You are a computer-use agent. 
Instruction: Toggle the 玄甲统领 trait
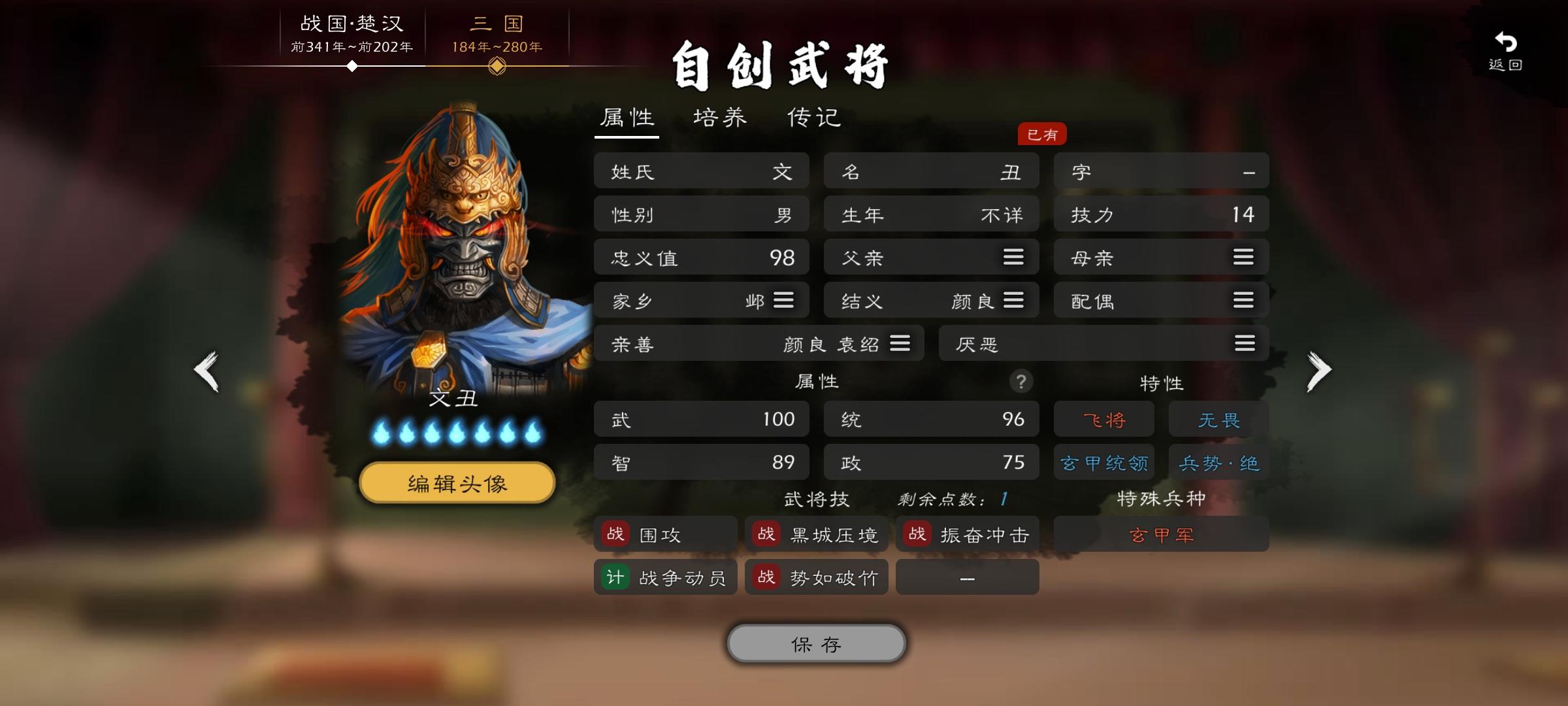[x=1104, y=462]
